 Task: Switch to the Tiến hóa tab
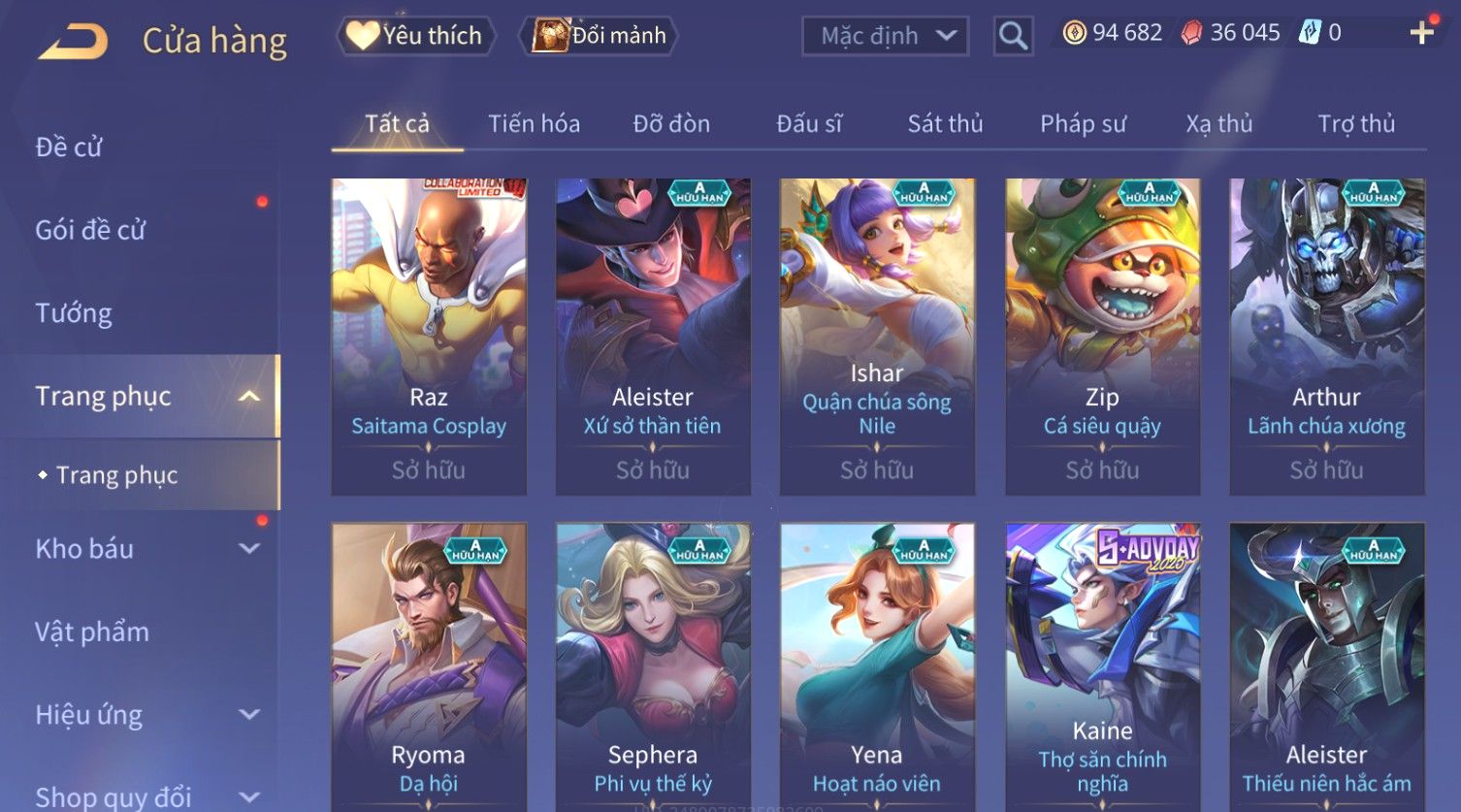[534, 124]
